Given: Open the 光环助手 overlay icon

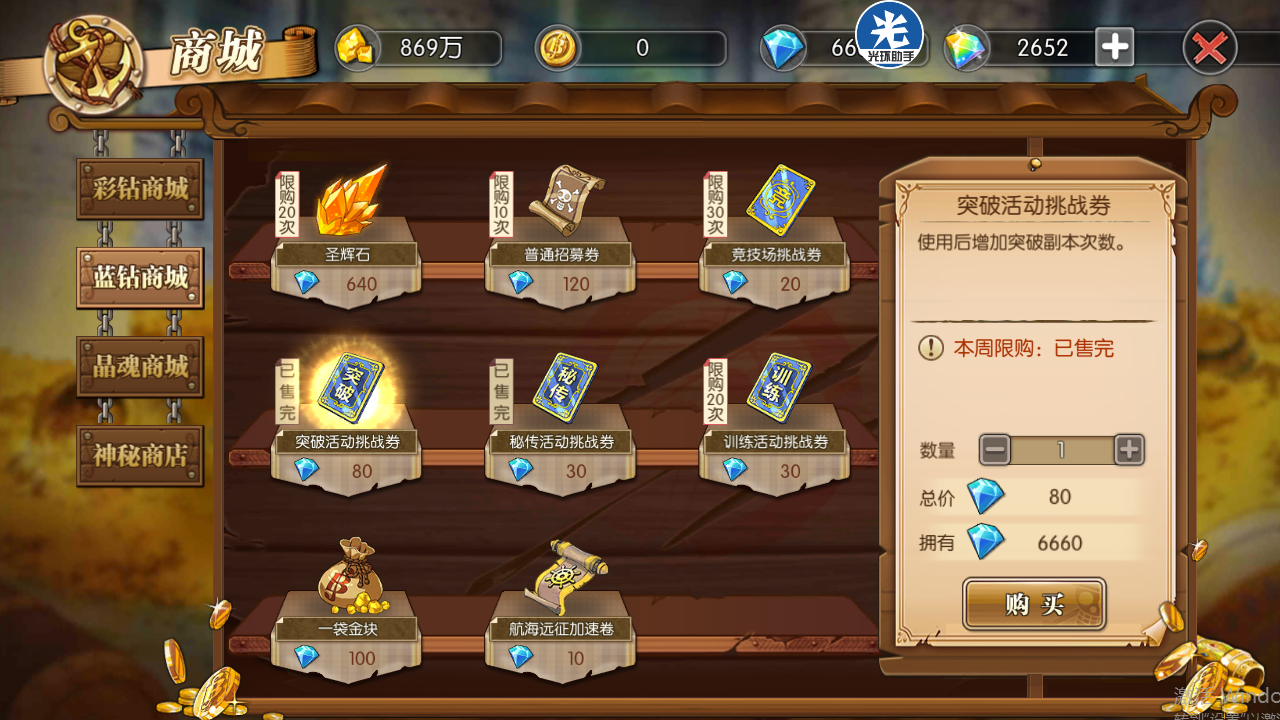Looking at the screenshot, I should [888, 33].
